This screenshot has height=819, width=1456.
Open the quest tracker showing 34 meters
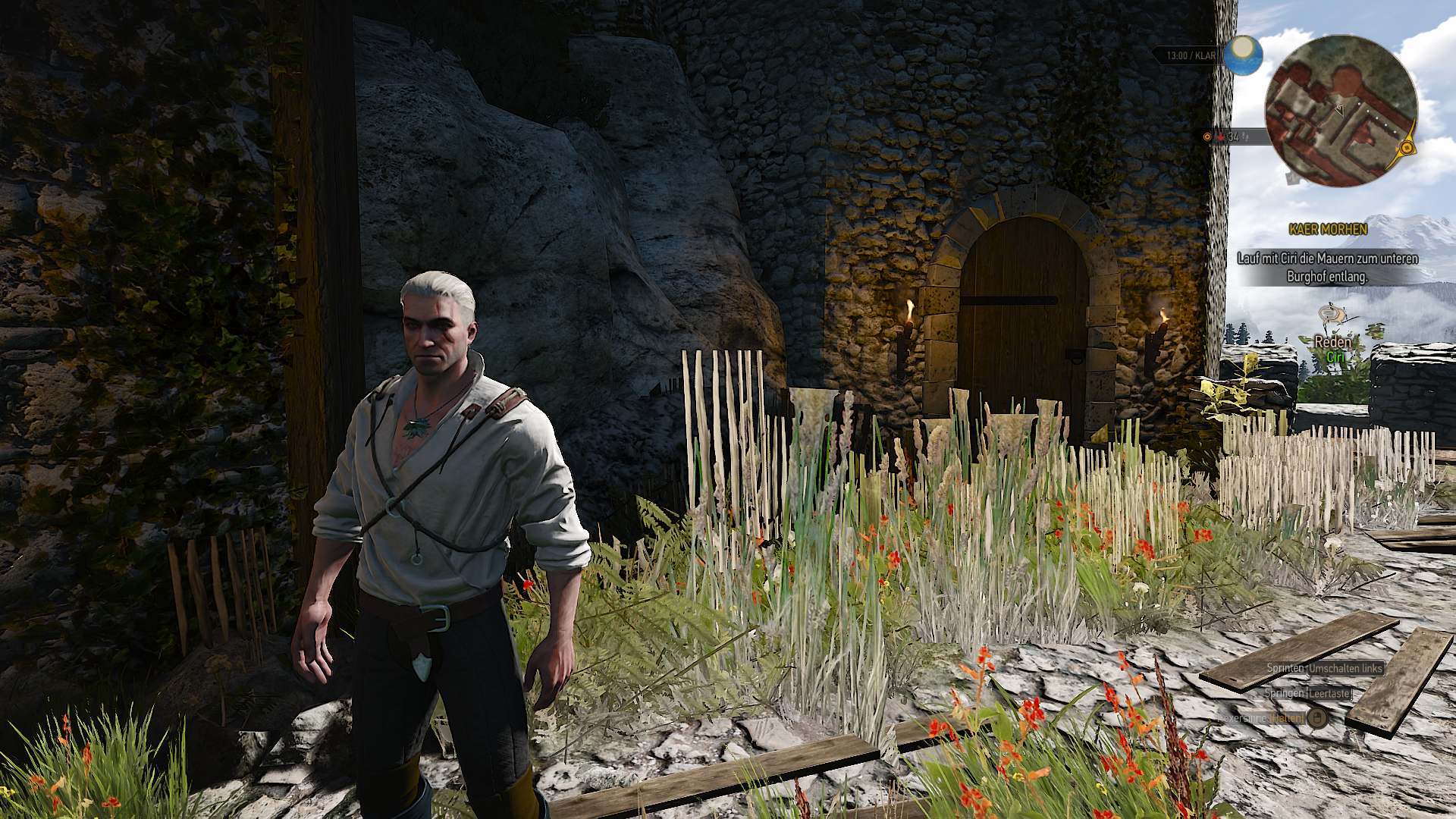[1235, 138]
